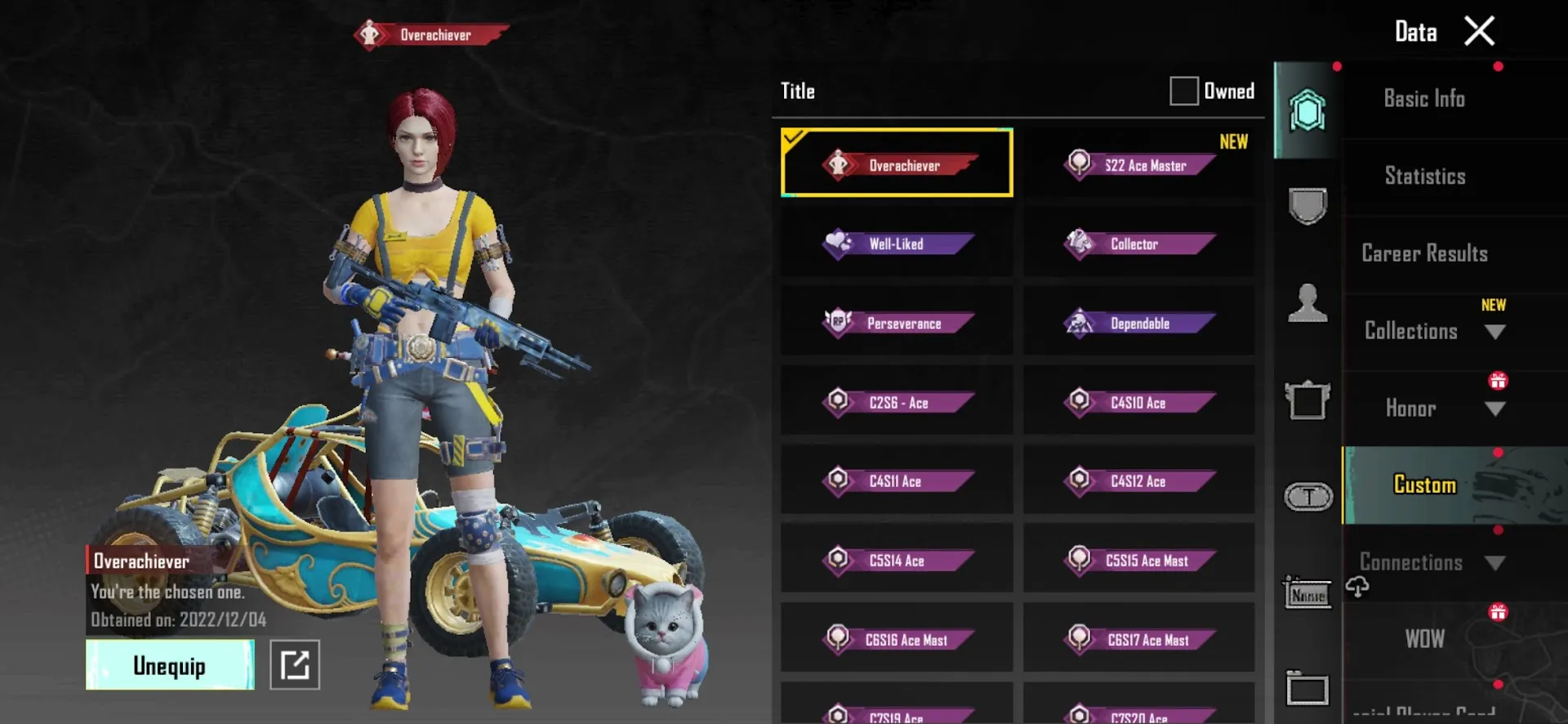This screenshot has height=724, width=1568.
Task: Select the S22 Ace Master title
Action: click(1138, 163)
